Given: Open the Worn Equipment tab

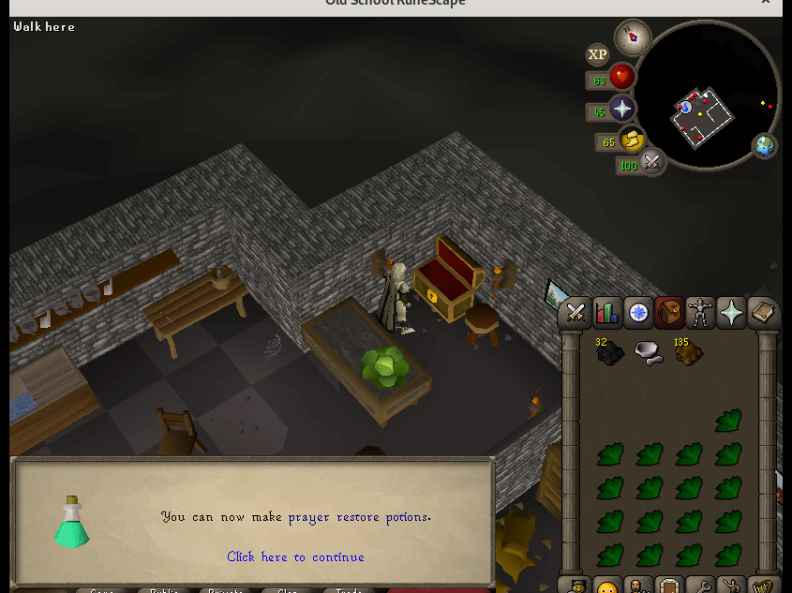Looking at the screenshot, I should [700, 313].
